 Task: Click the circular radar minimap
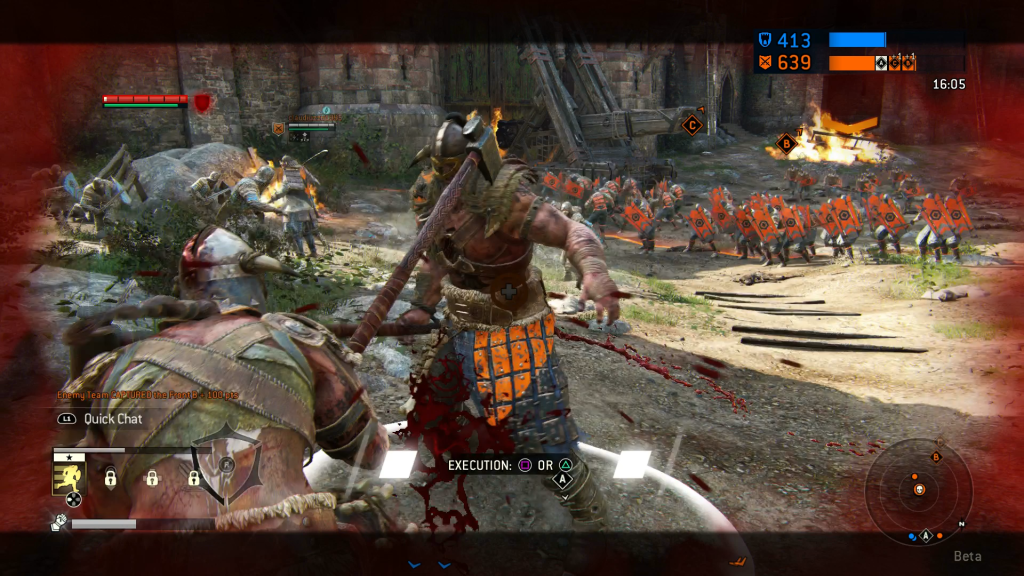pos(918,489)
